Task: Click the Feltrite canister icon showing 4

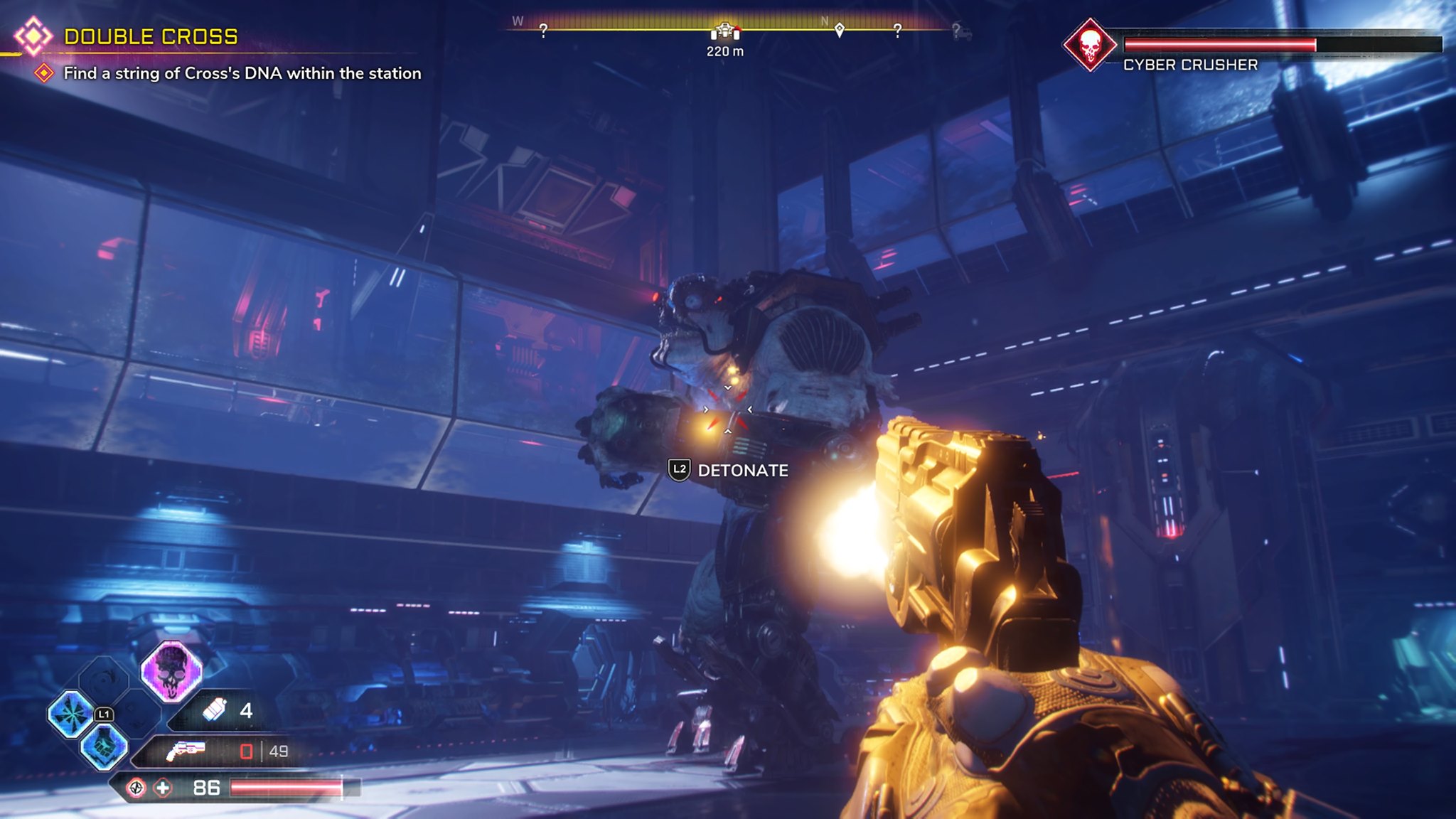Action: (215, 712)
